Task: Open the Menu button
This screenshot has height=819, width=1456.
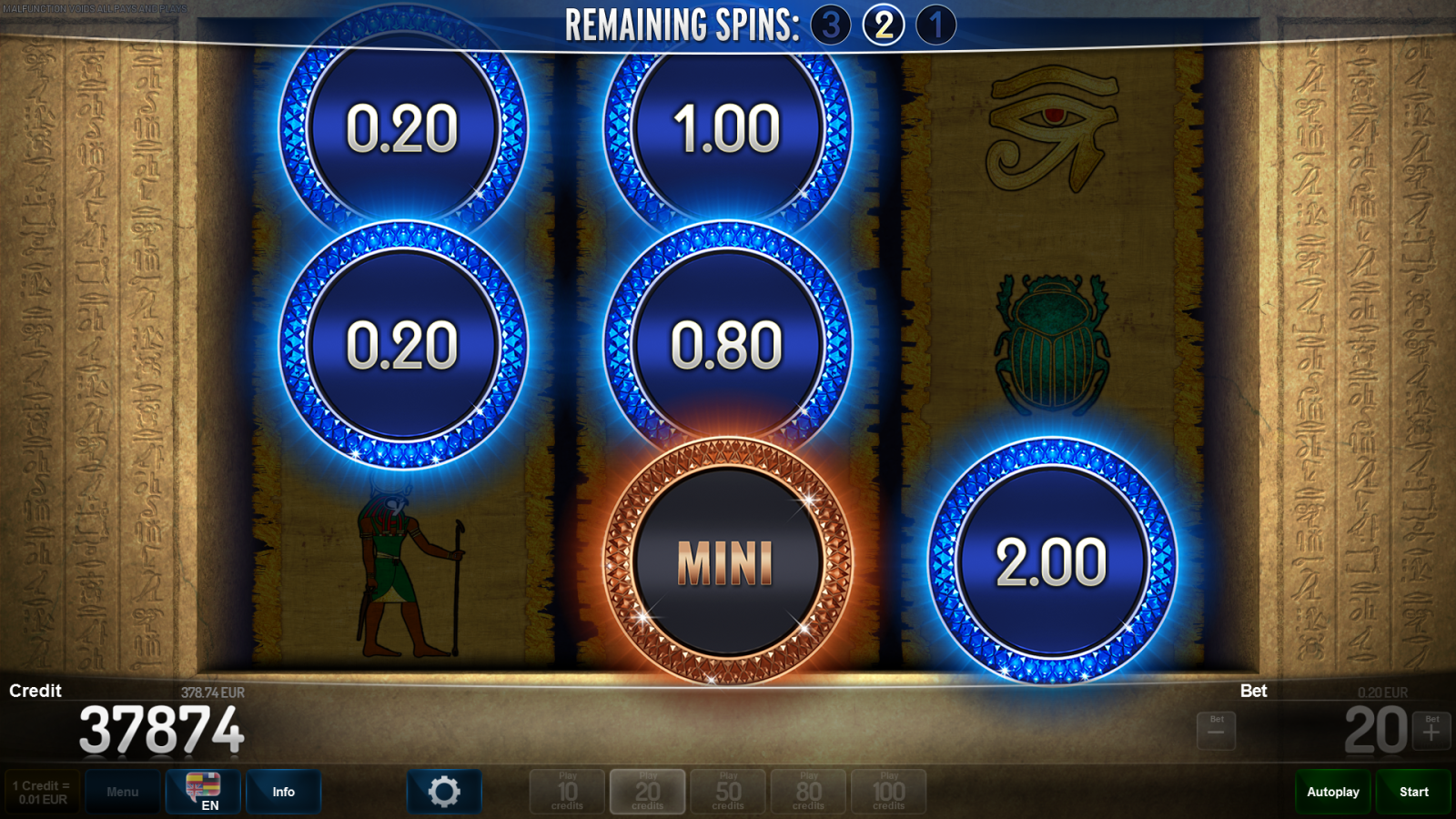Action: coord(123,792)
